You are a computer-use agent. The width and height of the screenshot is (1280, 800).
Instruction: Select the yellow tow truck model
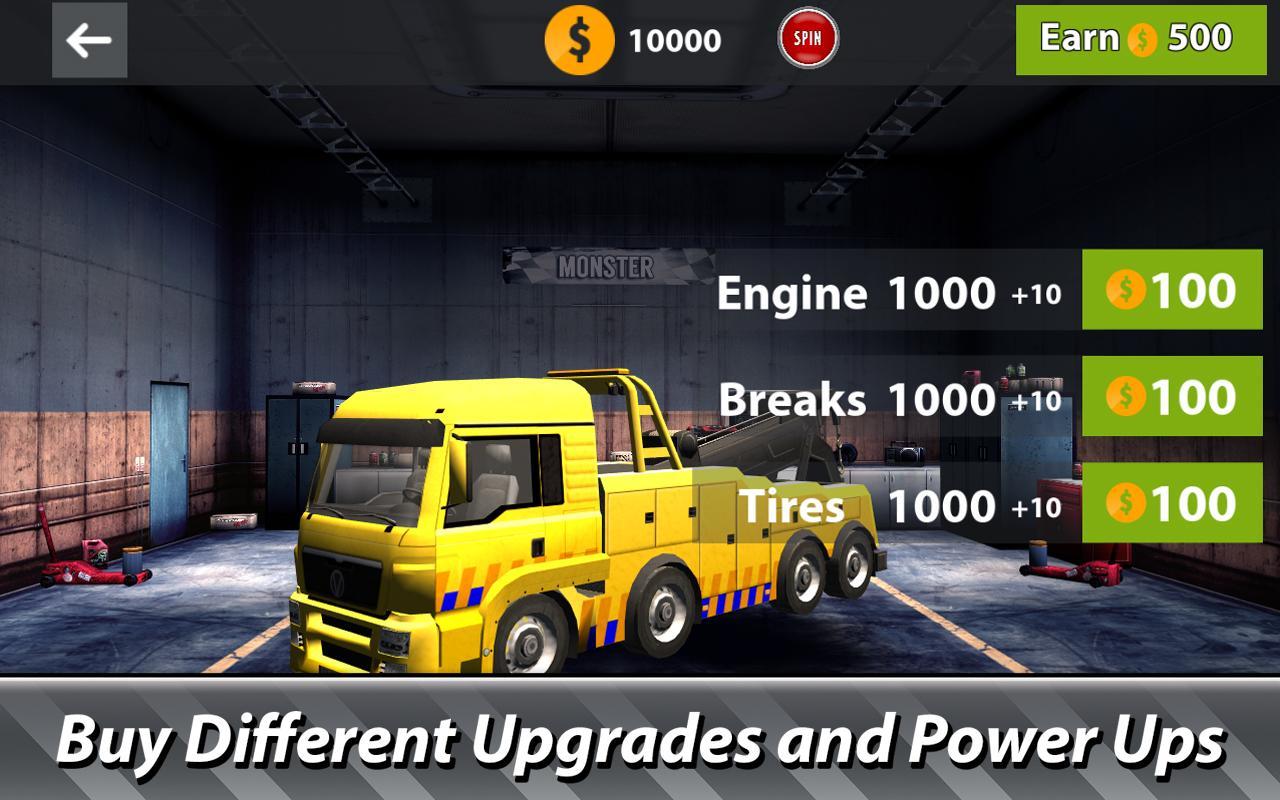pos(500,520)
